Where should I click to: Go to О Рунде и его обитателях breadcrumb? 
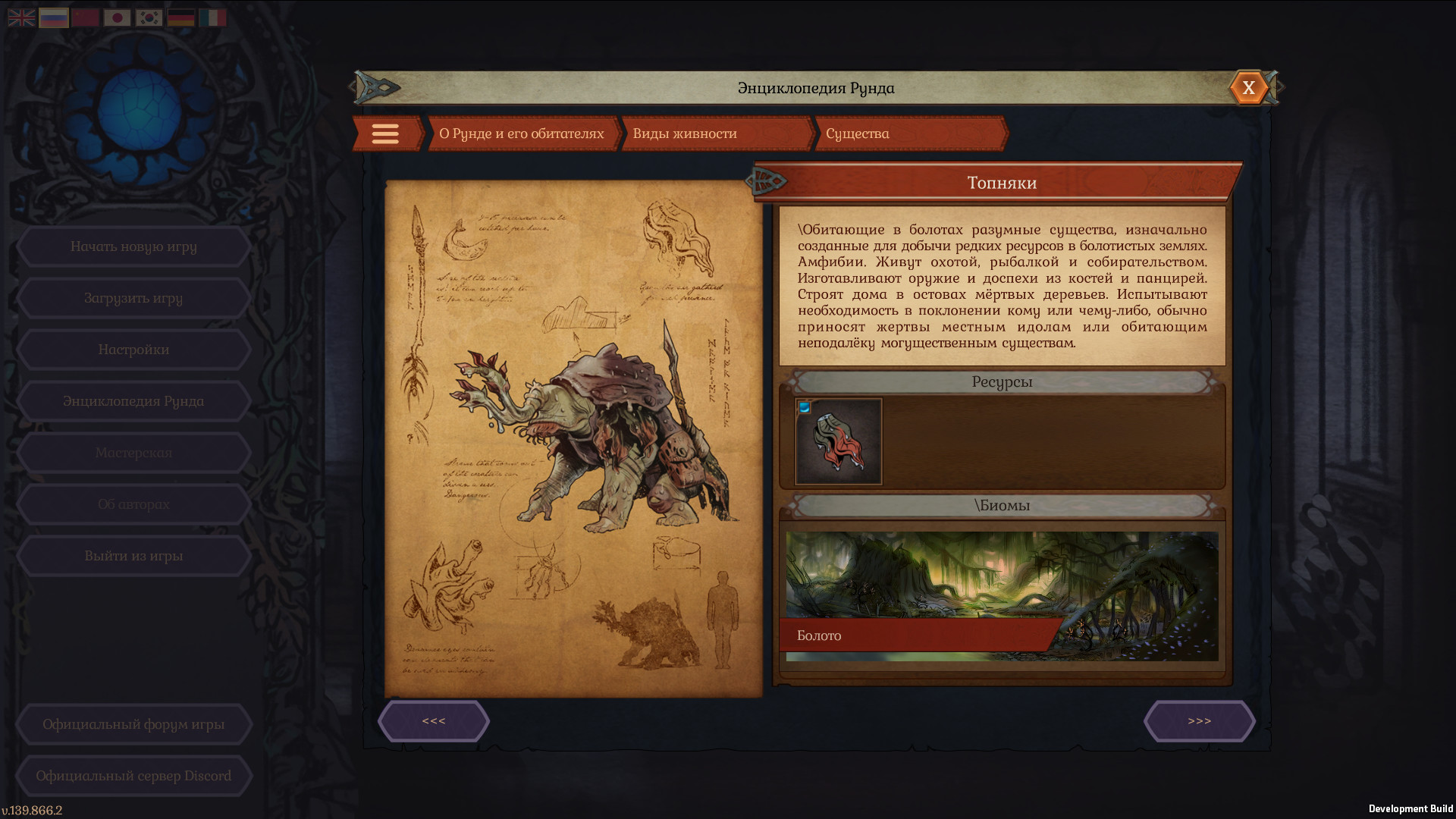click(522, 134)
